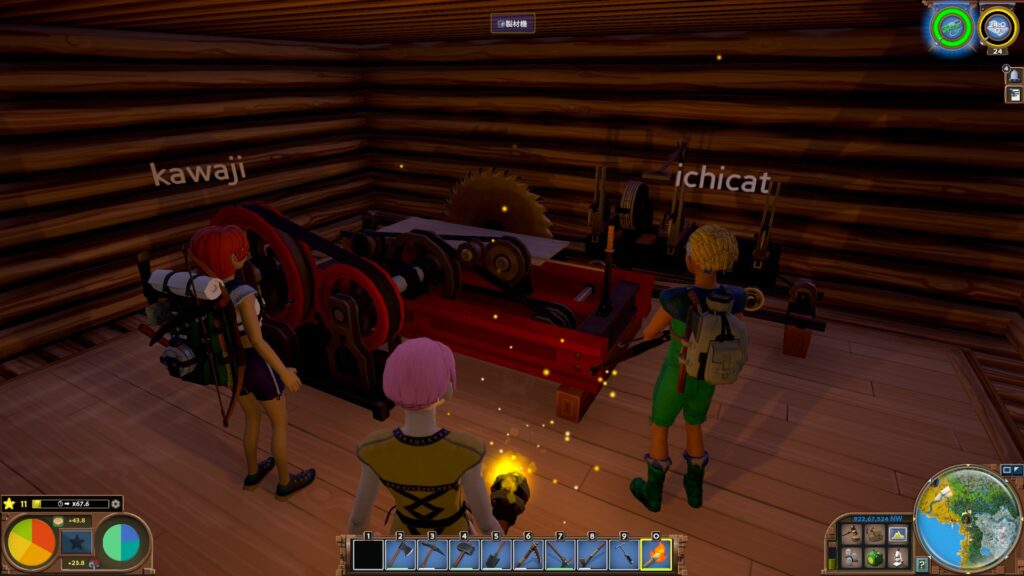Select the torch in the highlighted hotbar slot

[x=655, y=553]
